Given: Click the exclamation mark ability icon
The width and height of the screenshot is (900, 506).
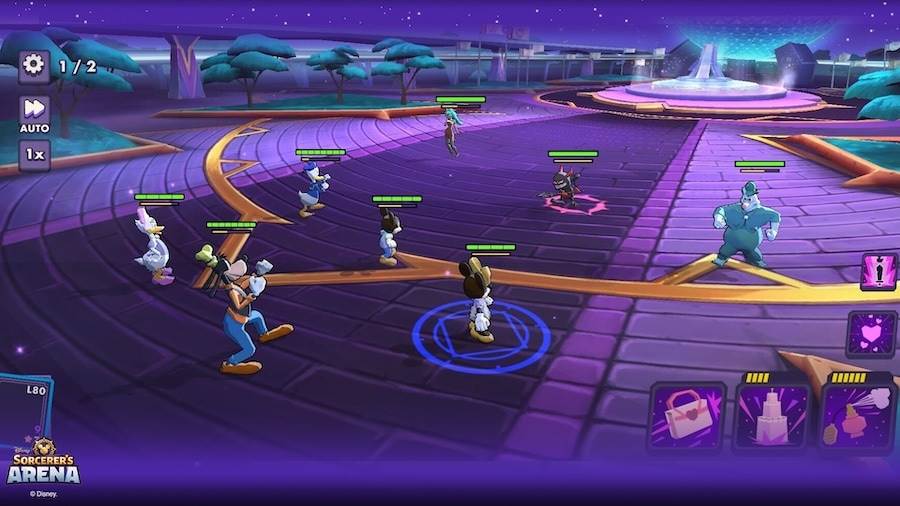Looking at the screenshot, I should [878, 271].
